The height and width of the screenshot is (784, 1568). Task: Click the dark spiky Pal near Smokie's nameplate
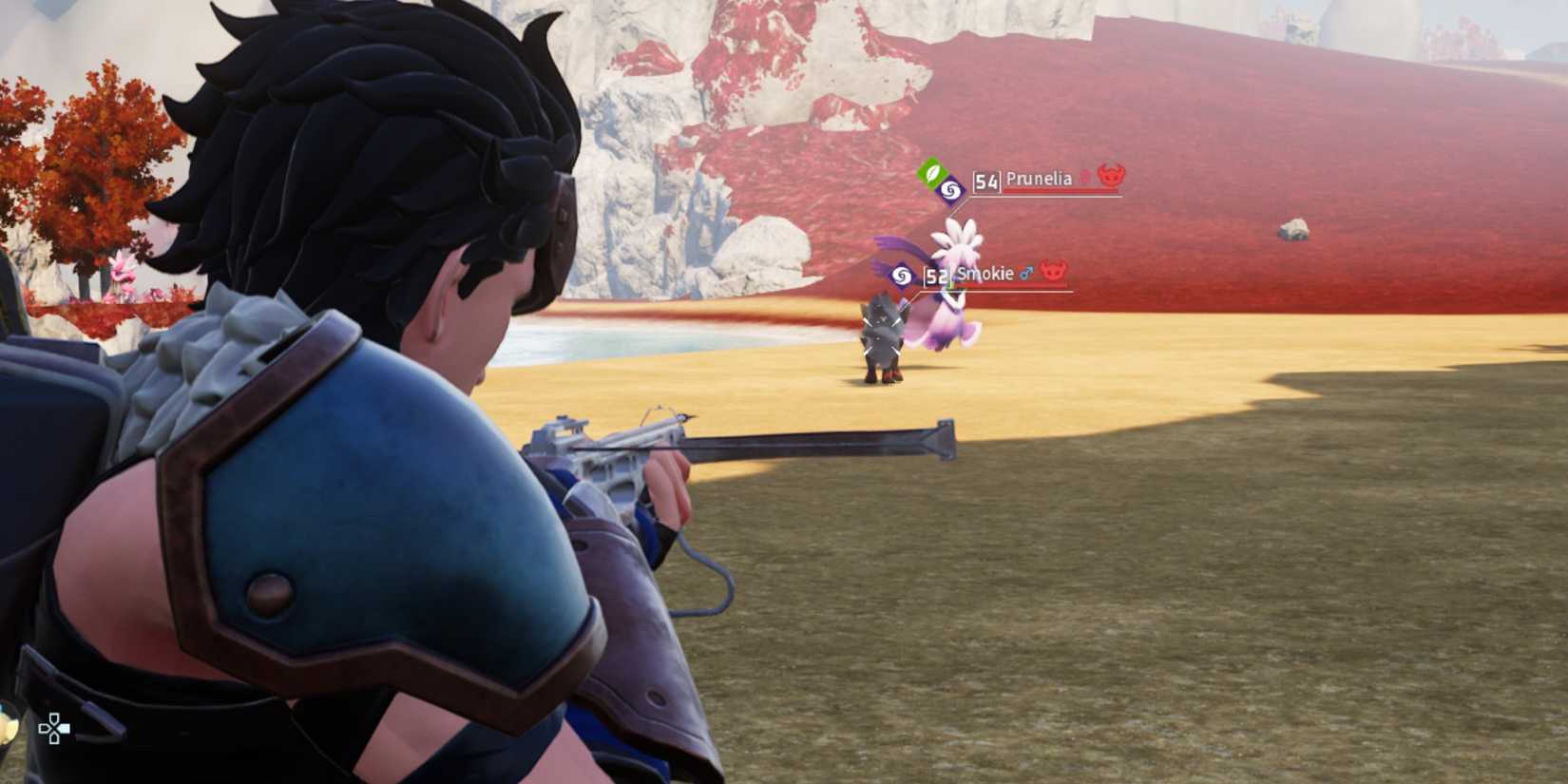pyautogui.click(x=884, y=337)
